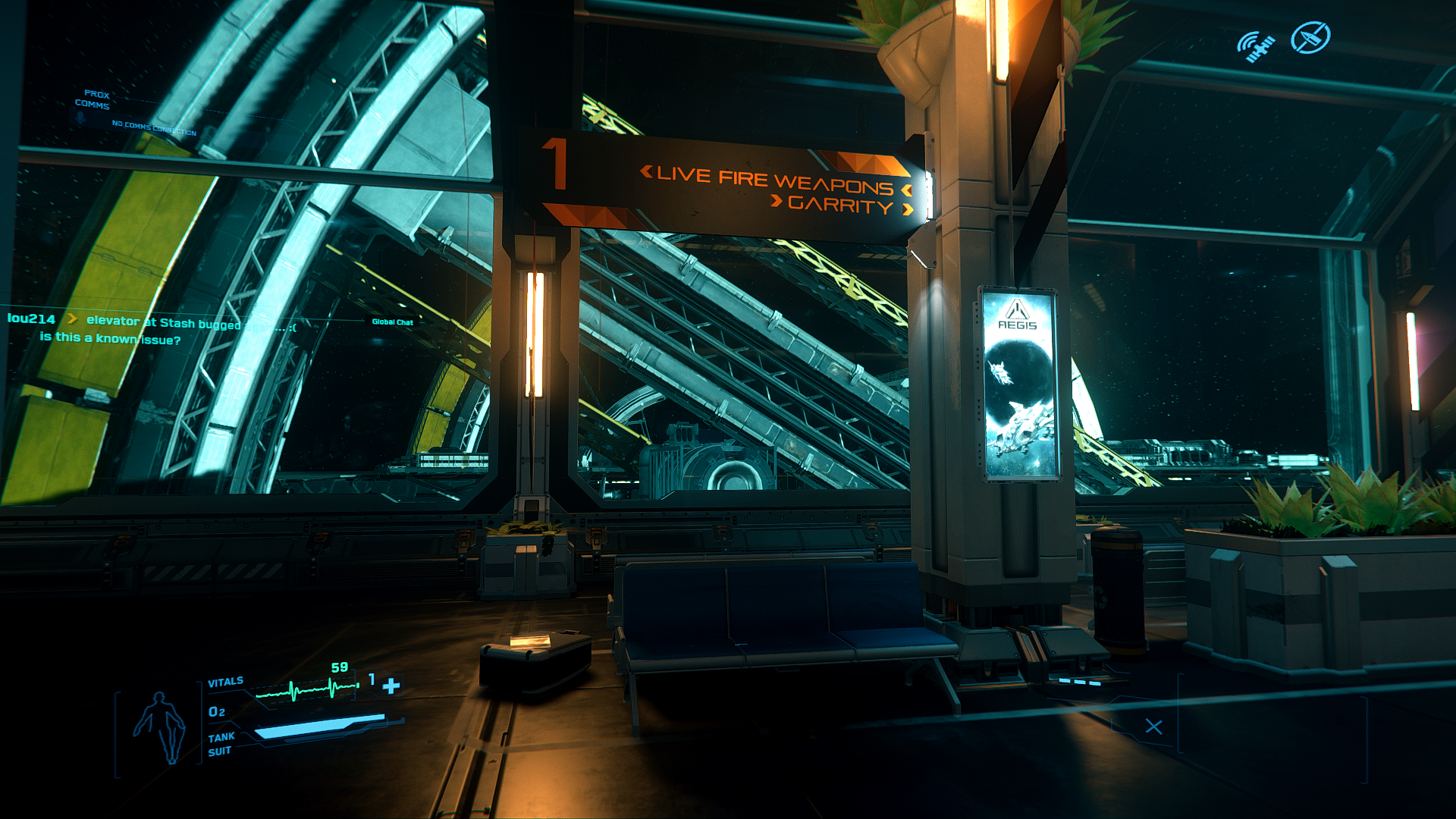Select the crossed-out compass icon
This screenshot has width=1456, height=819.
click(1310, 38)
